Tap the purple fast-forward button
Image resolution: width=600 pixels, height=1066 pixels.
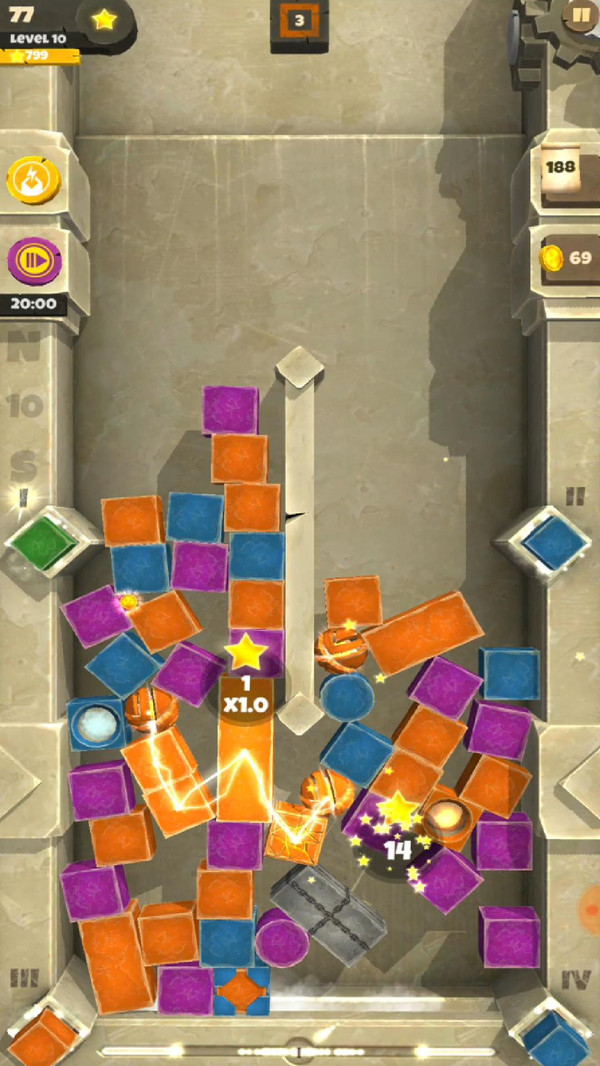[x=34, y=261]
